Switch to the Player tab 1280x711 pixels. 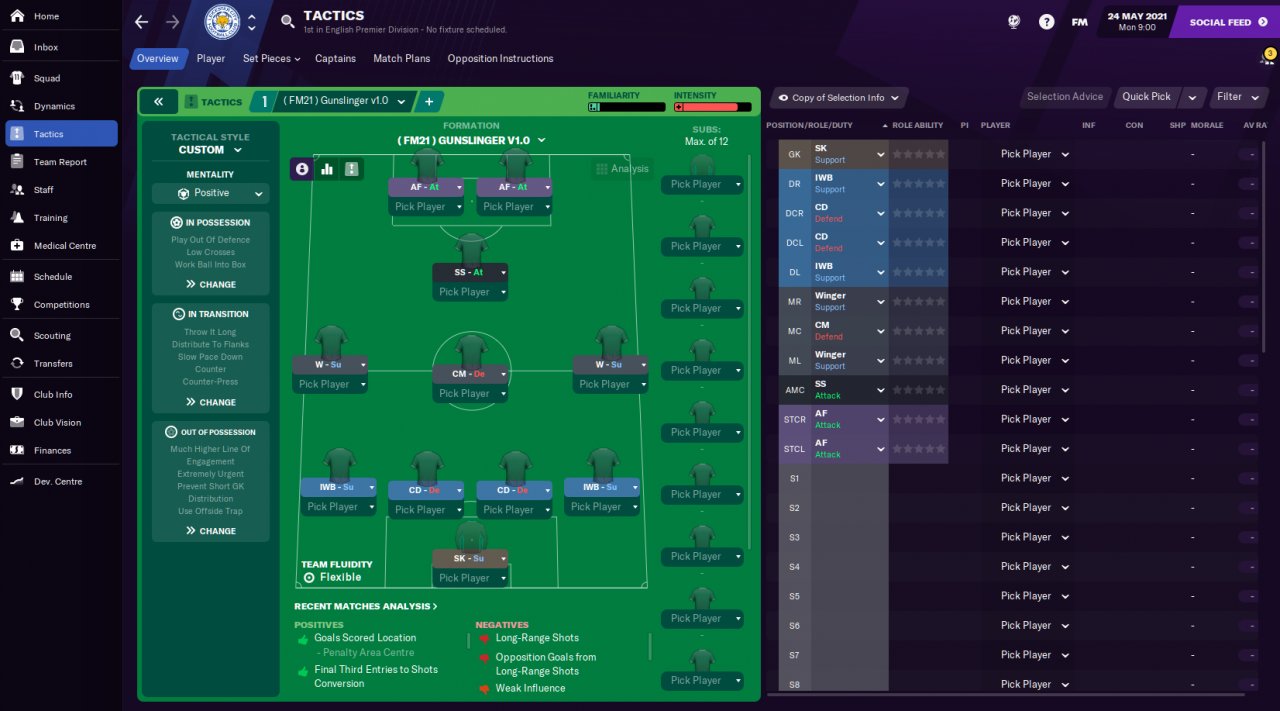pos(210,59)
